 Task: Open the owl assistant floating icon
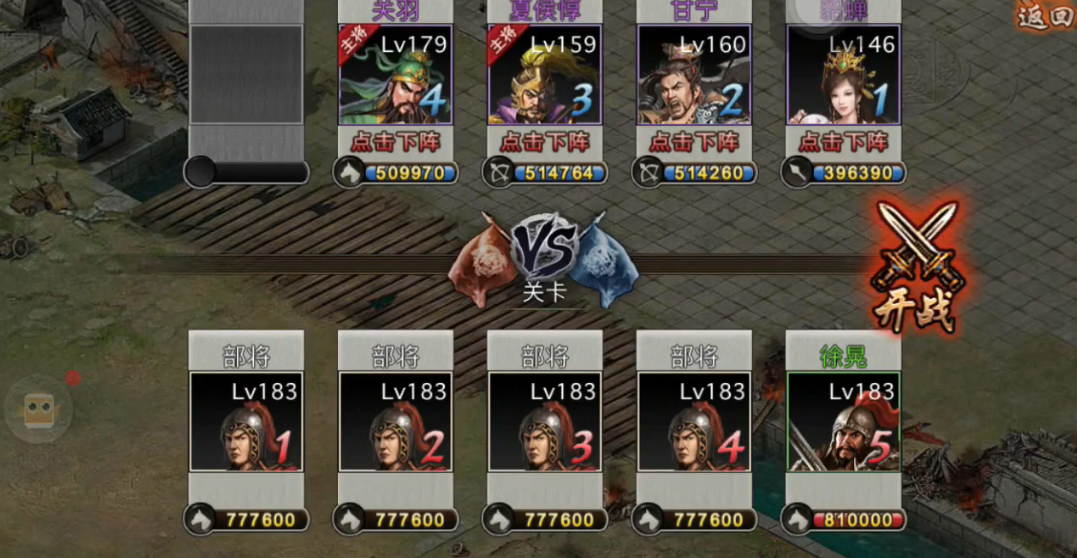coord(38,408)
